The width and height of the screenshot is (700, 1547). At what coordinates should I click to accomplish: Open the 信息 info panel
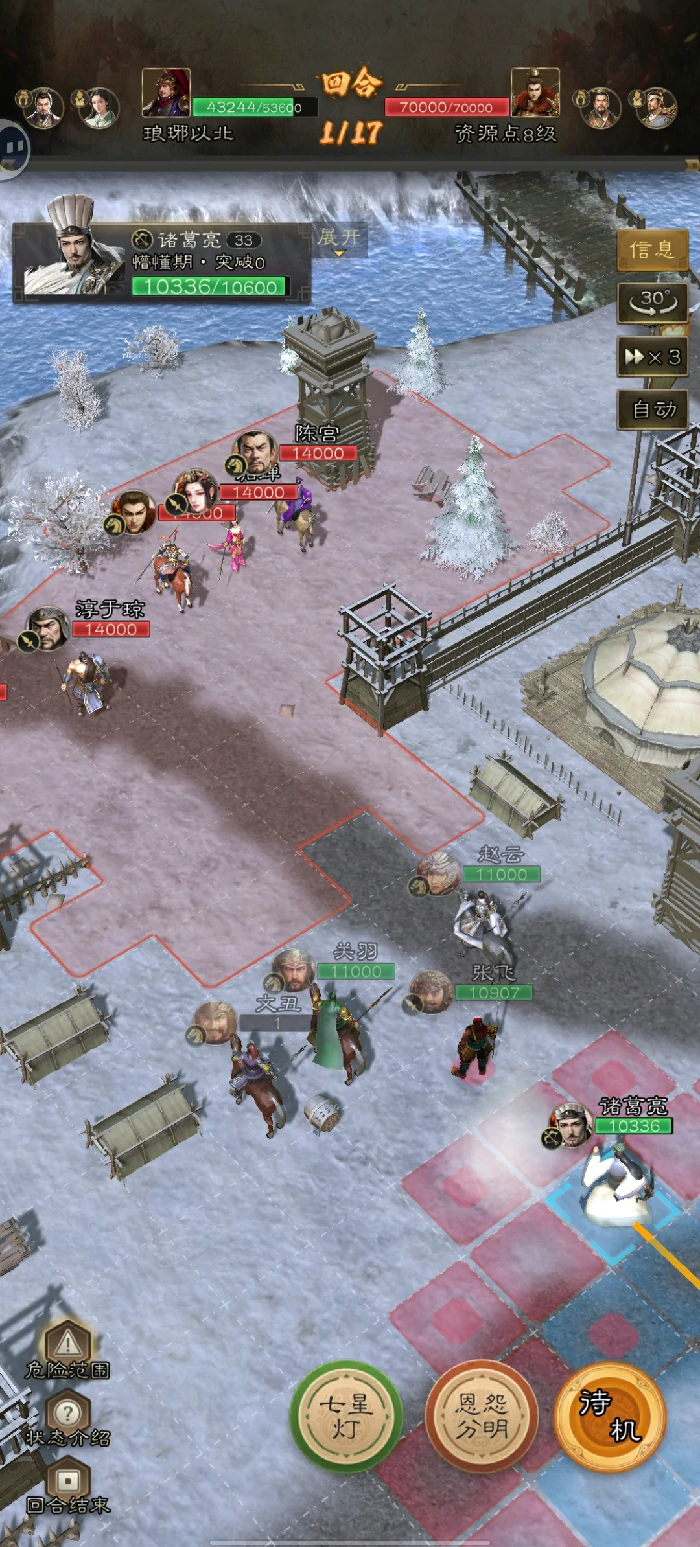652,249
